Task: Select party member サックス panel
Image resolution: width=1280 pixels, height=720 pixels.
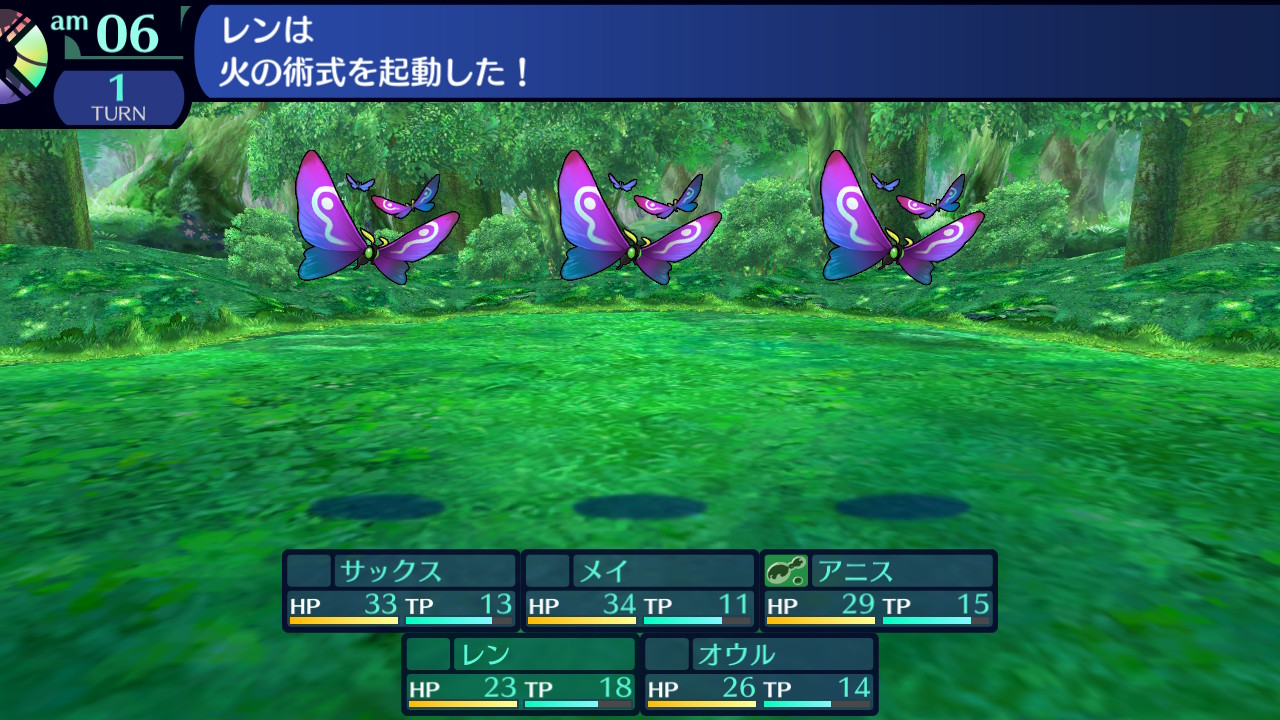Action: click(x=401, y=590)
